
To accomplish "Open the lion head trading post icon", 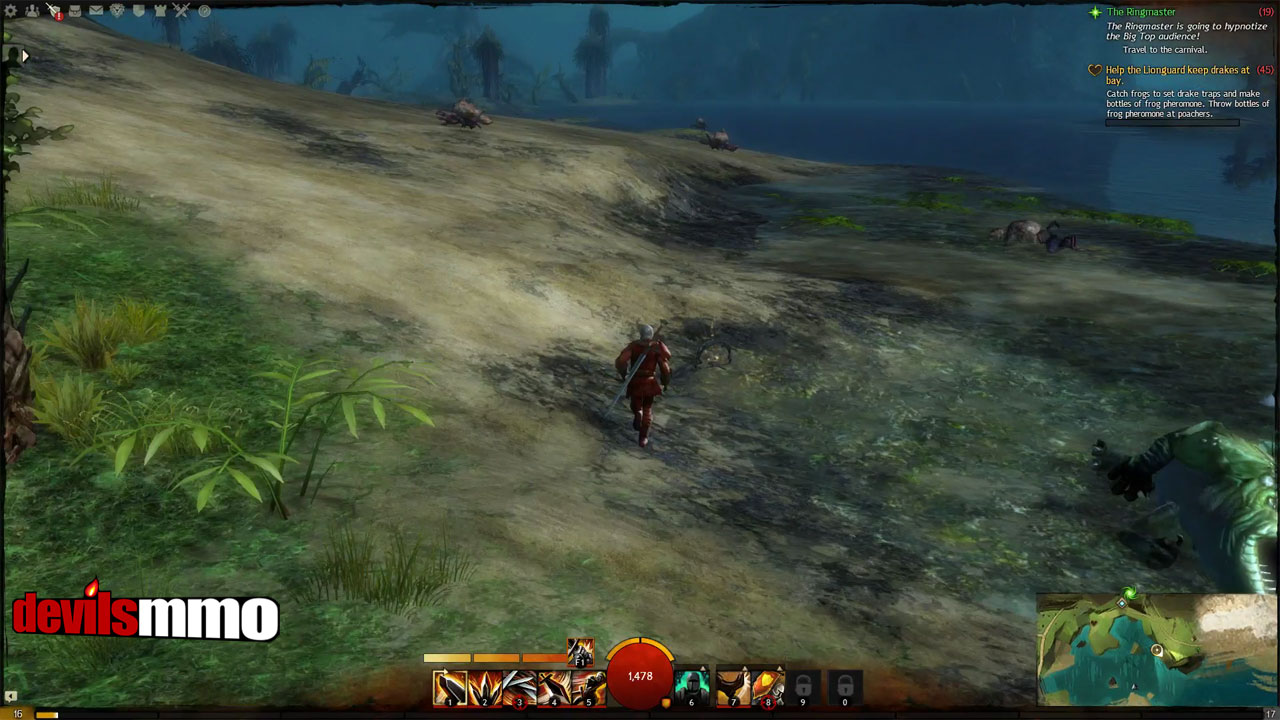I will [117, 11].
